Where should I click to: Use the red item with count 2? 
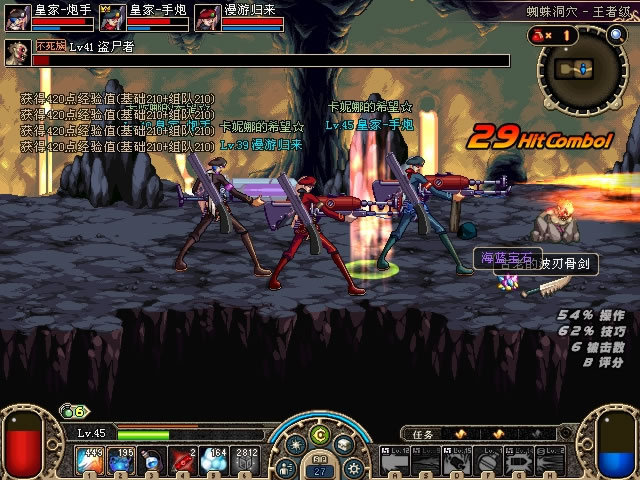coord(185,460)
